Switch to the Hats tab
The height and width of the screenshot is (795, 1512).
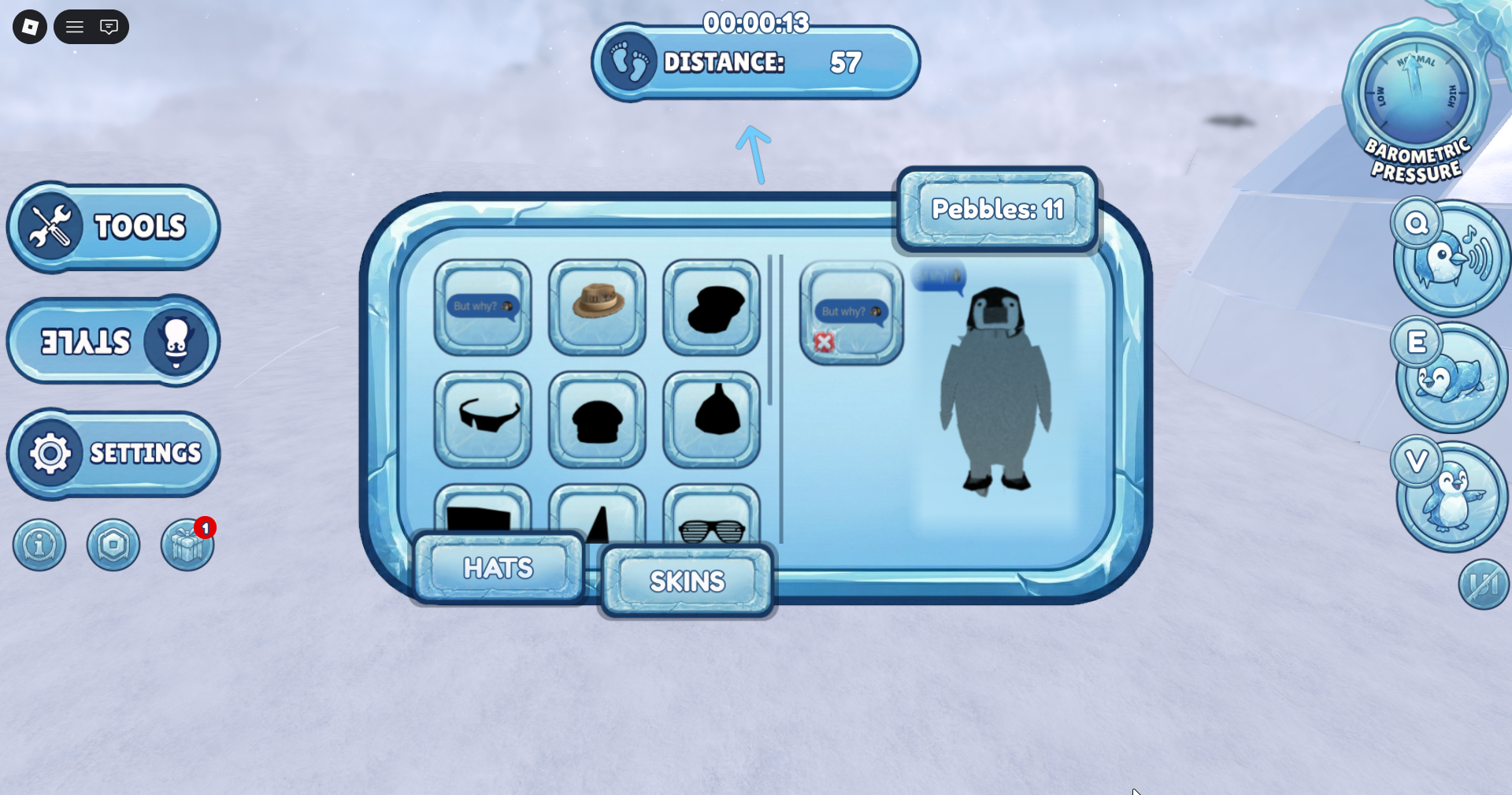click(x=498, y=568)
